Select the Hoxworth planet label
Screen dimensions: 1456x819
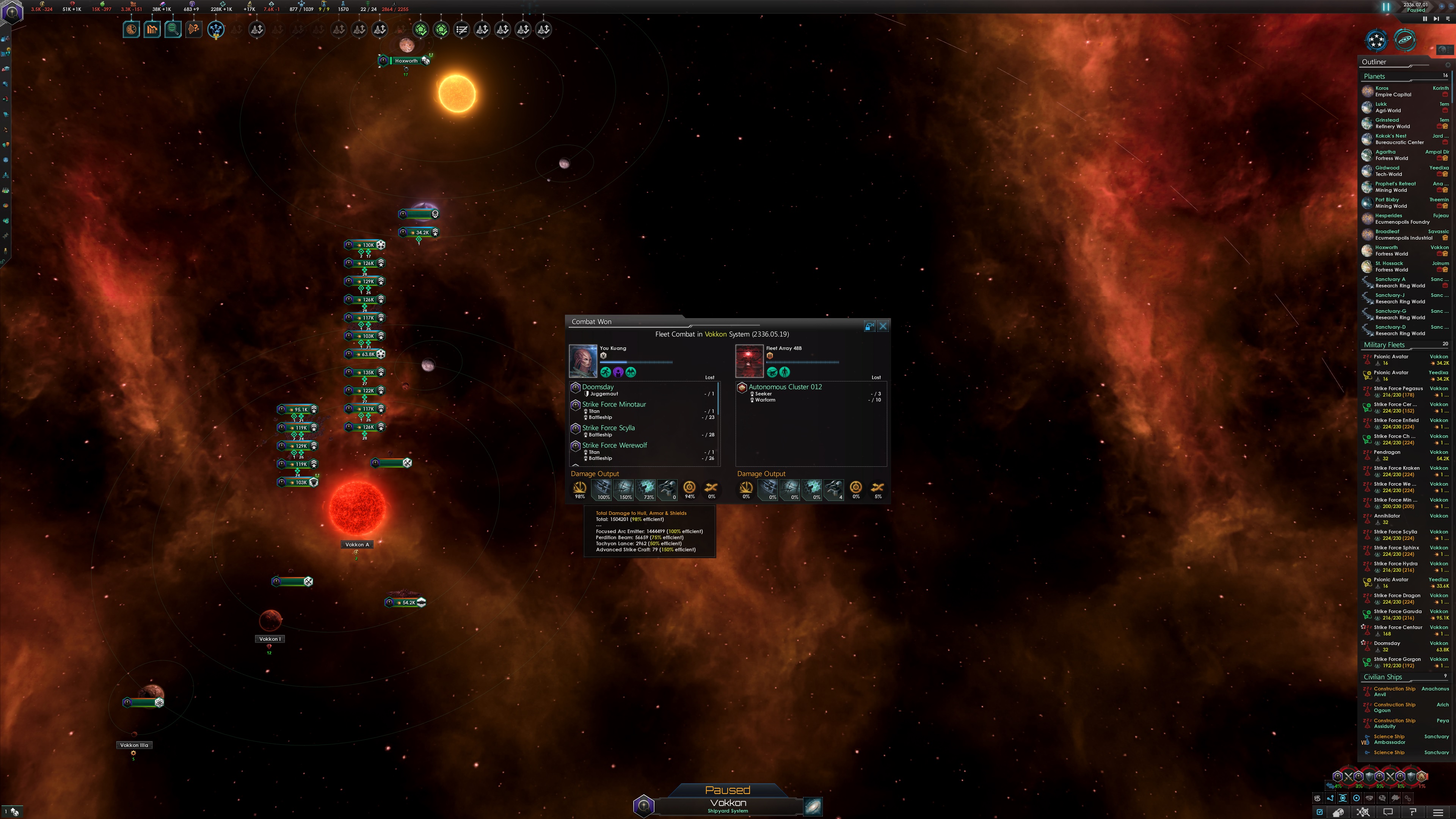406,61
